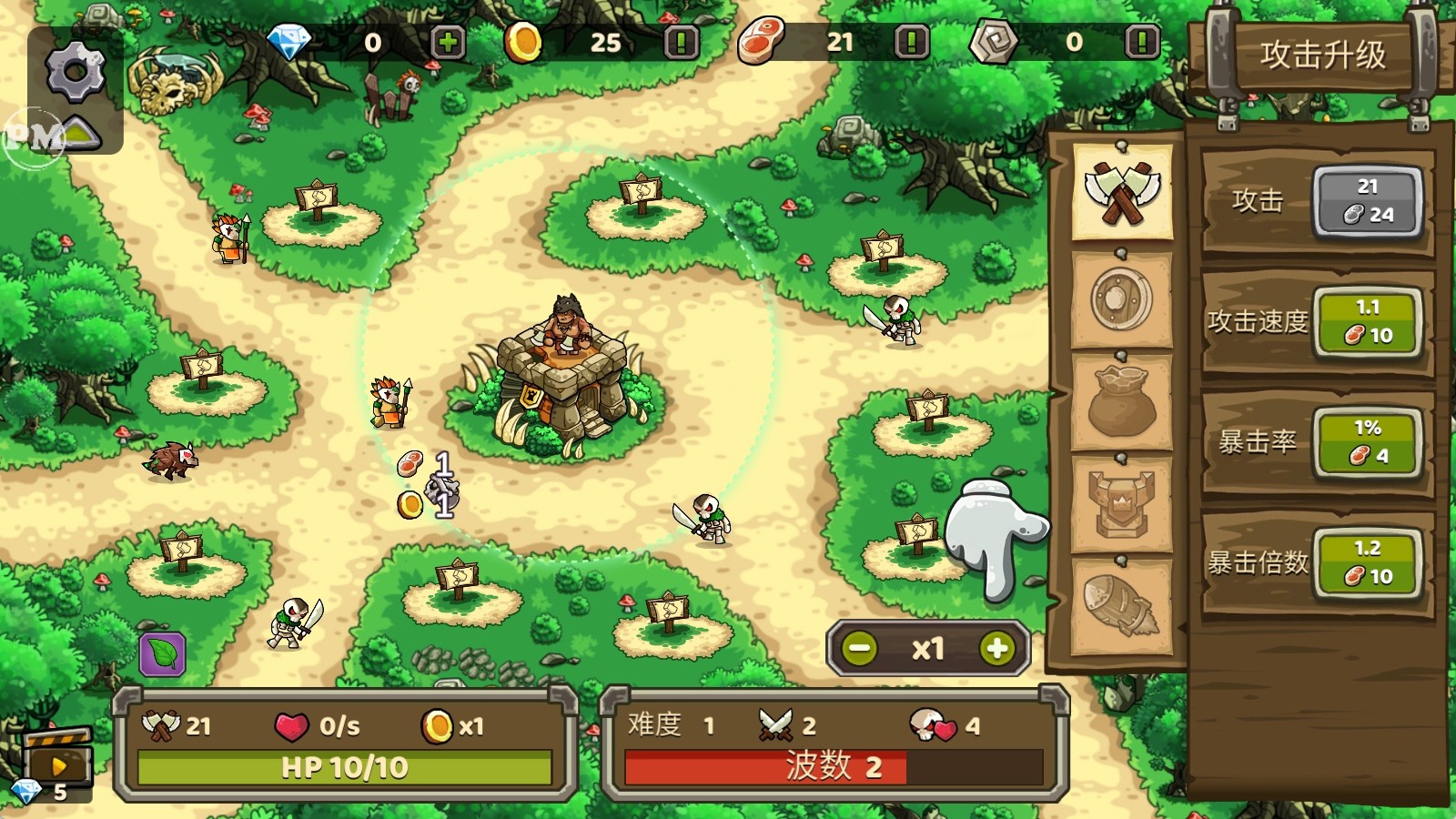Viewport: 1456px width, 819px height.
Task: Decrease the multiplier with the minus button
Action: coord(860,649)
